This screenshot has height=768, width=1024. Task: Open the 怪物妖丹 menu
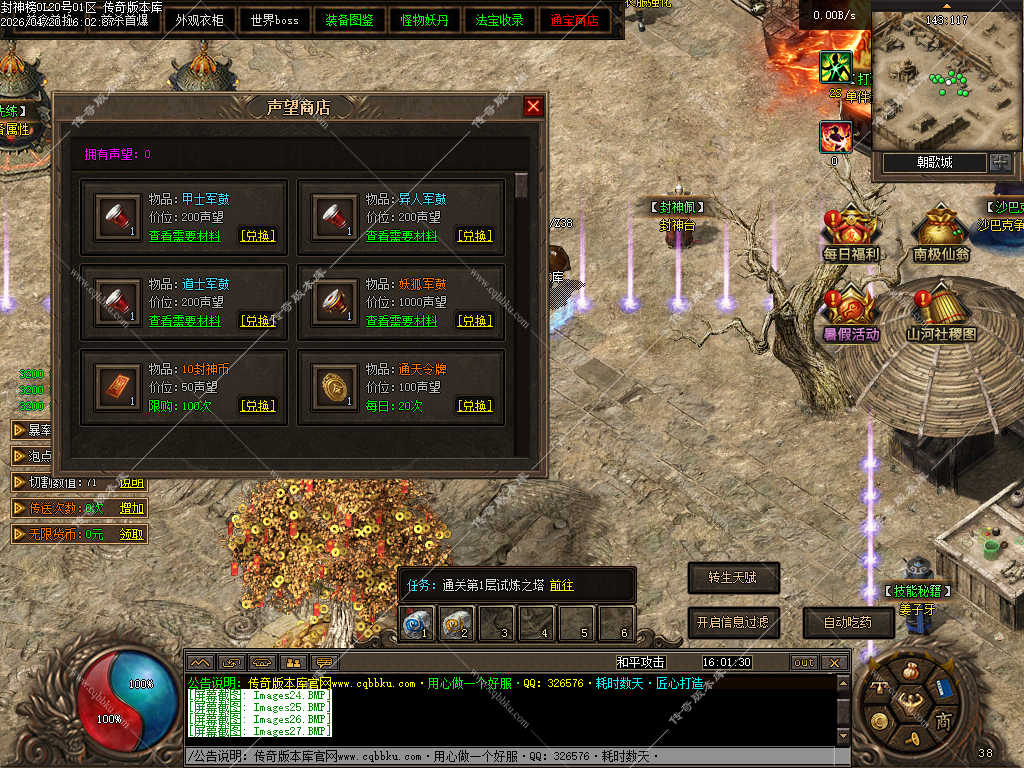[x=425, y=20]
